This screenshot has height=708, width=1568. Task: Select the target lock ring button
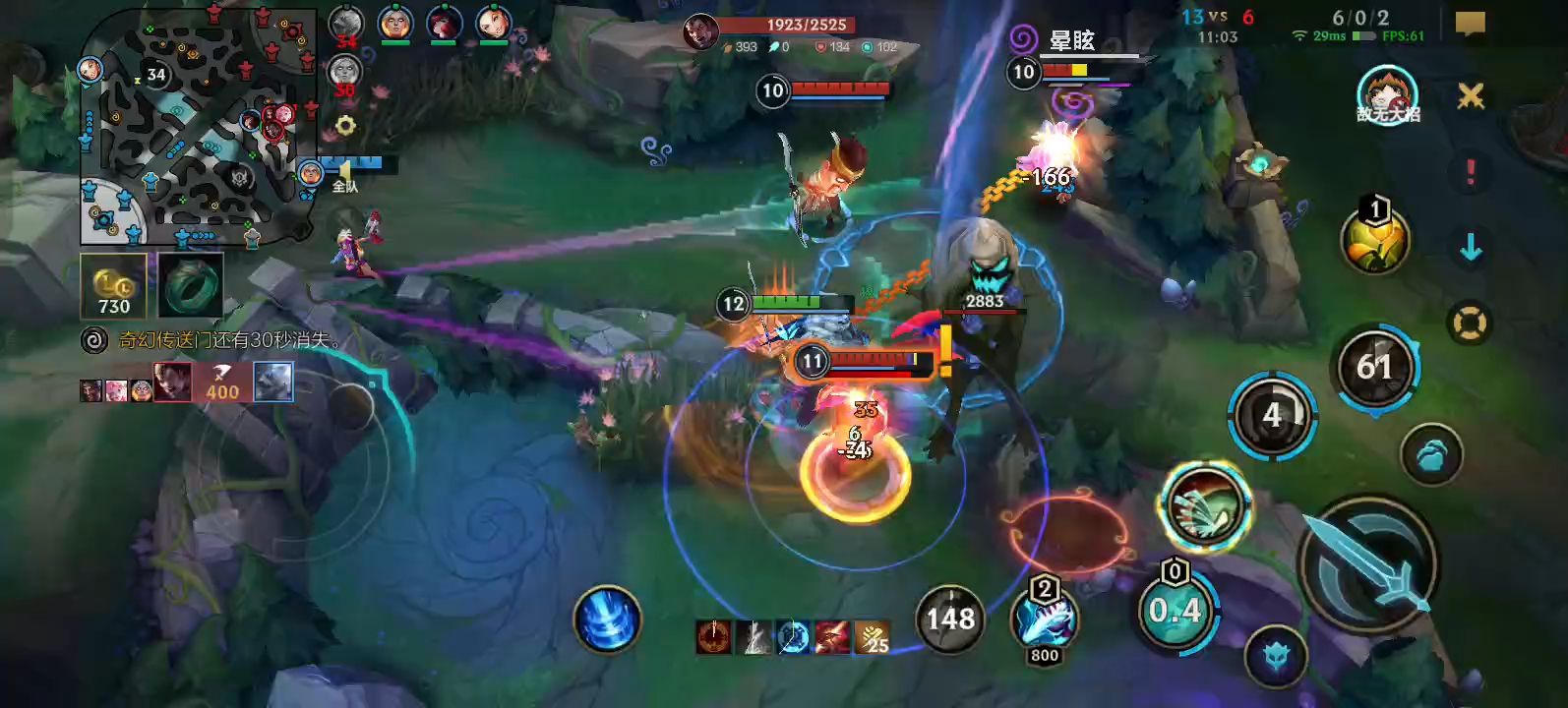click(x=1470, y=324)
